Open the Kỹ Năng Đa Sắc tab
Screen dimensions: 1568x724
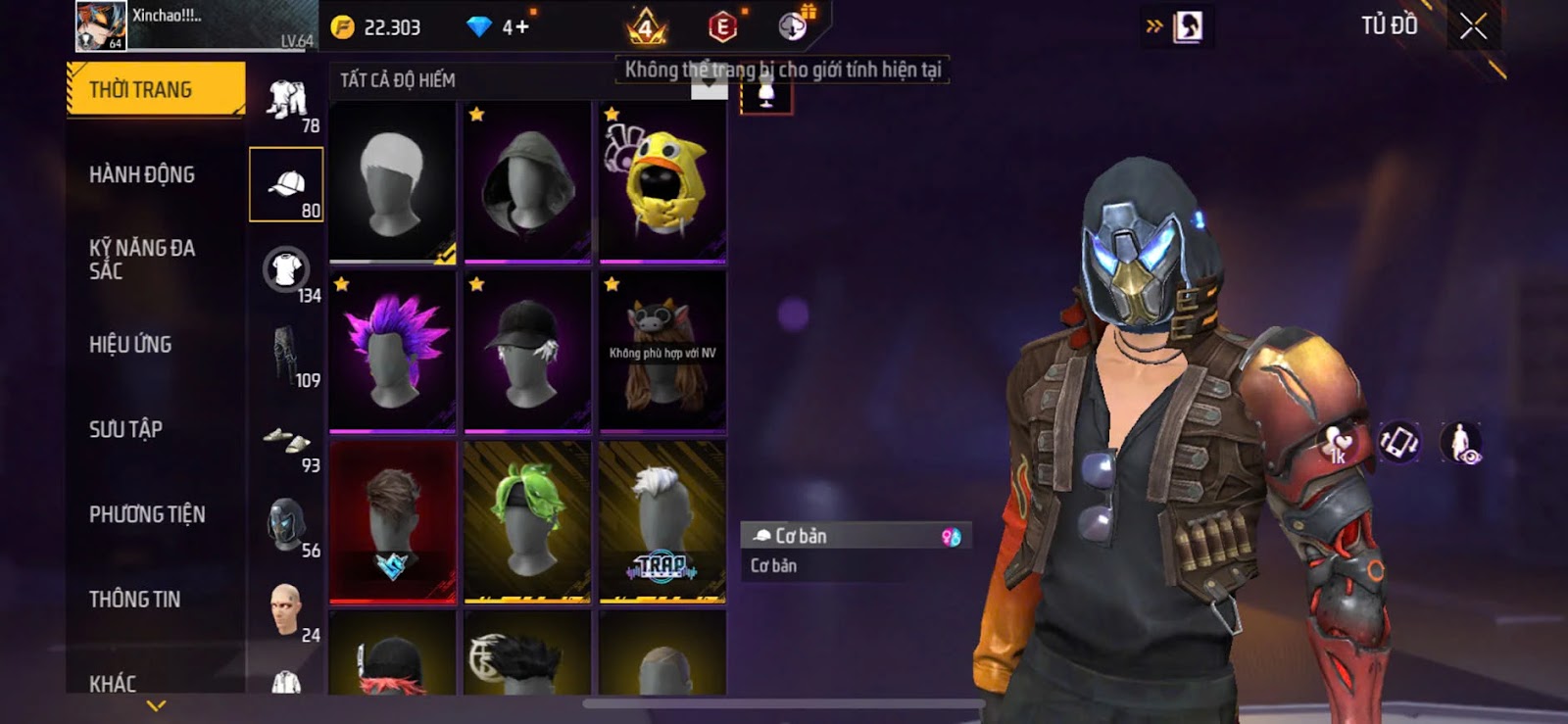[x=142, y=260]
